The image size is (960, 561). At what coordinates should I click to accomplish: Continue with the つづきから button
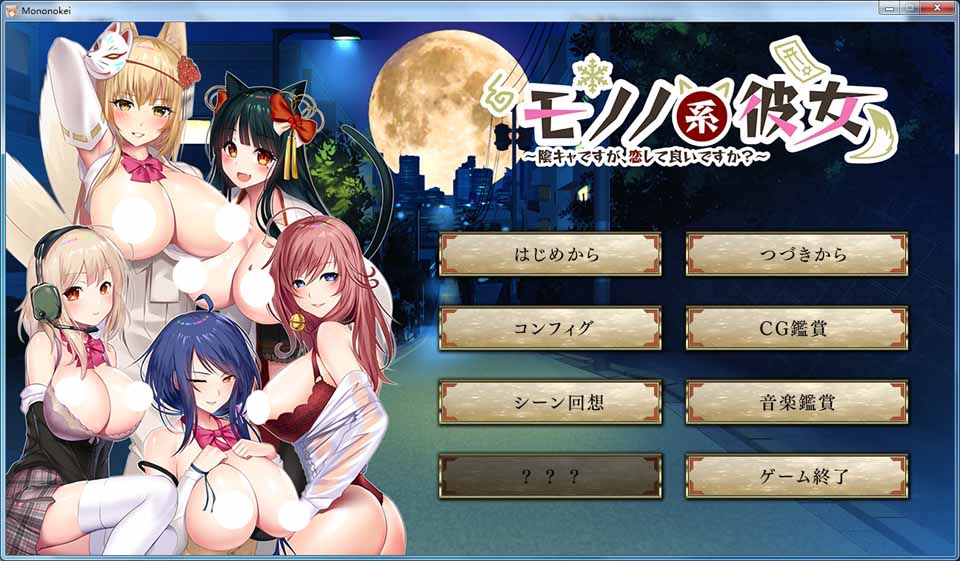coord(797,254)
